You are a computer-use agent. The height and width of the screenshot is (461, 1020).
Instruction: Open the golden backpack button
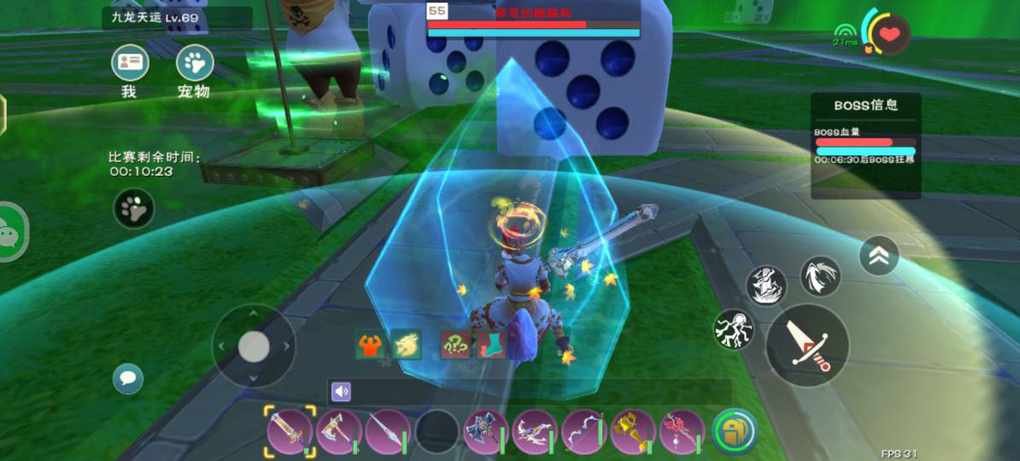click(x=735, y=431)
